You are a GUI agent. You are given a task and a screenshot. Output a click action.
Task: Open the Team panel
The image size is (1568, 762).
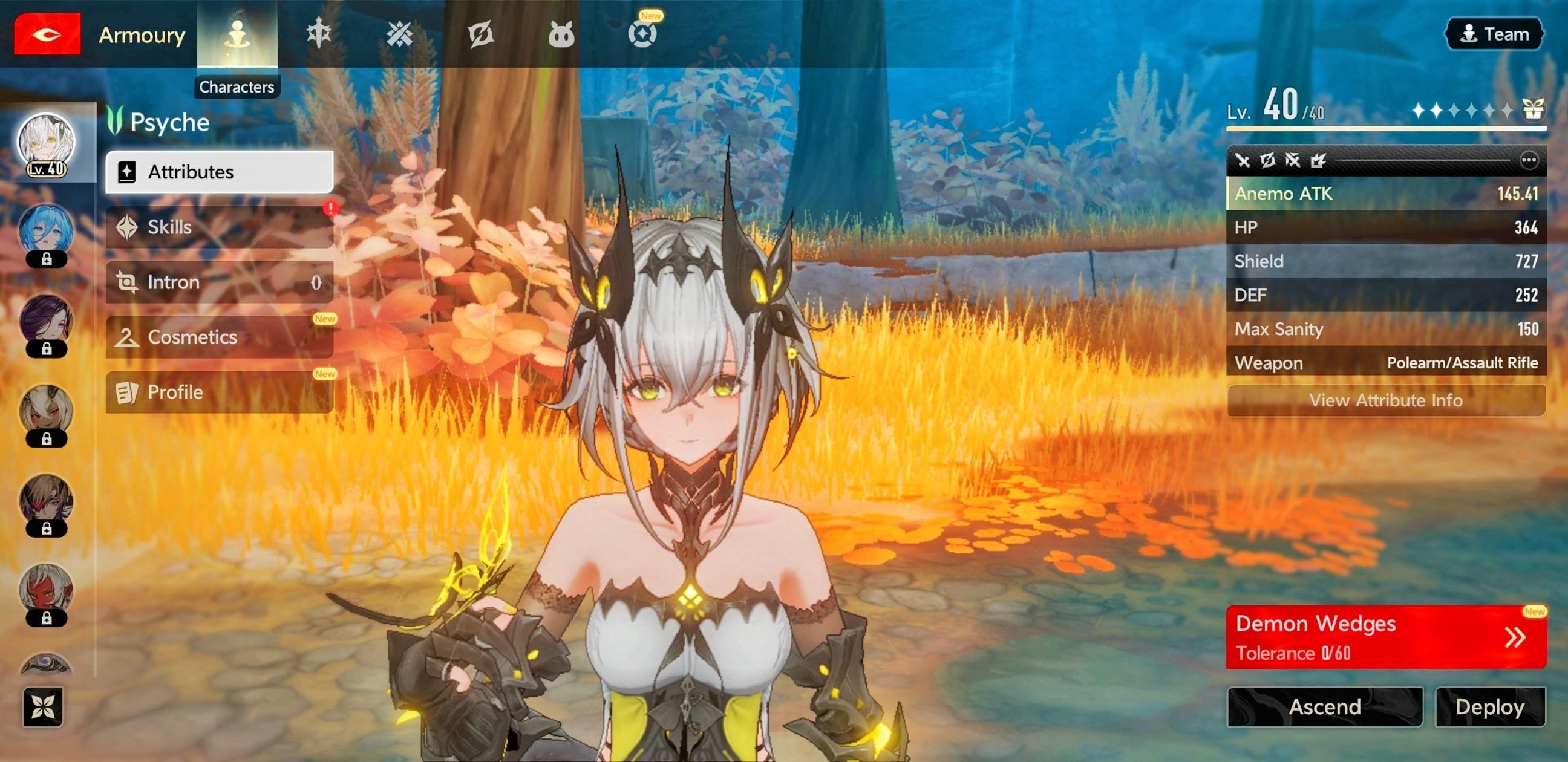tap(1494, 34)
